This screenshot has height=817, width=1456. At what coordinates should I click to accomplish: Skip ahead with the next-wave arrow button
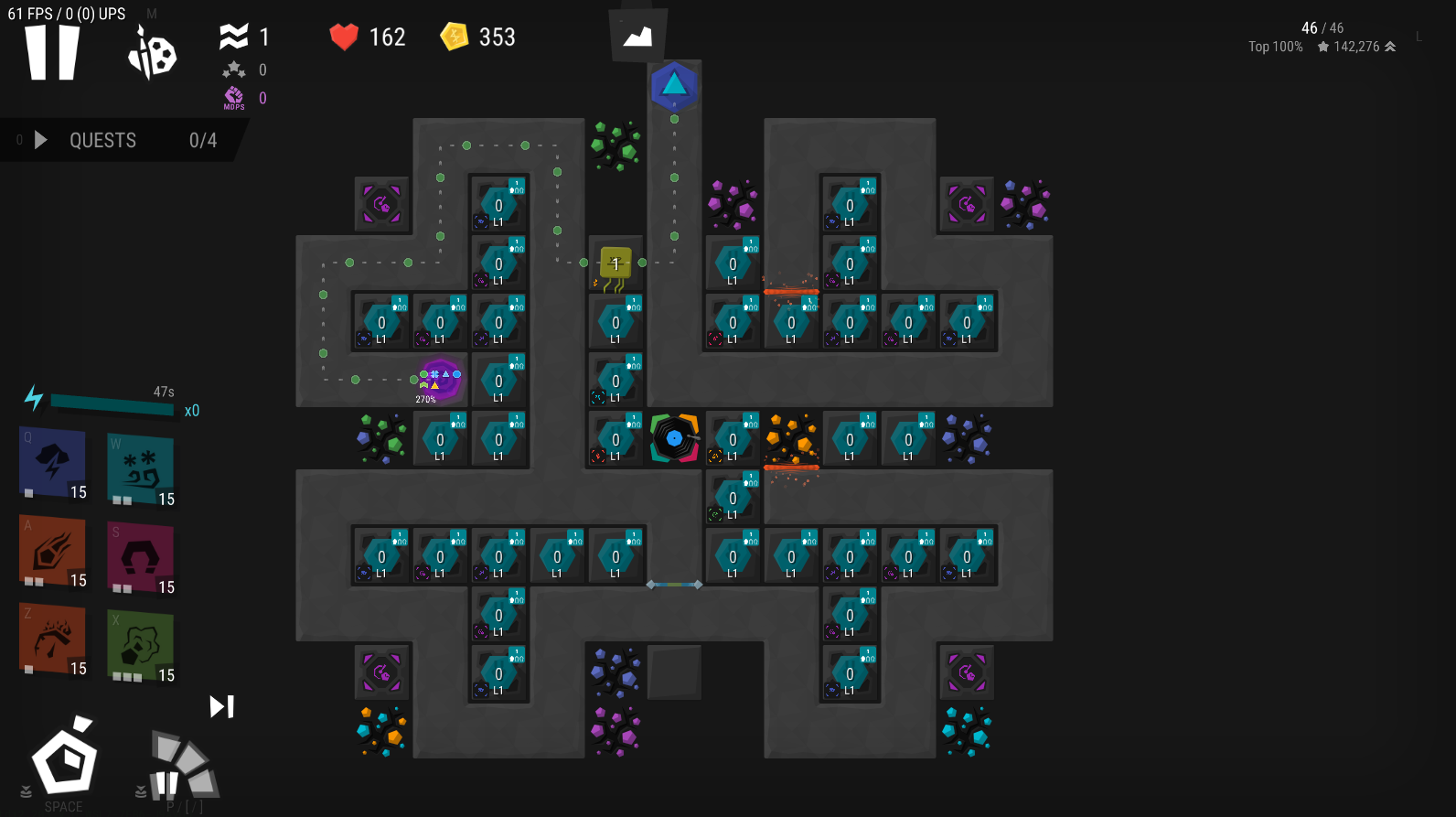[221, 706]
